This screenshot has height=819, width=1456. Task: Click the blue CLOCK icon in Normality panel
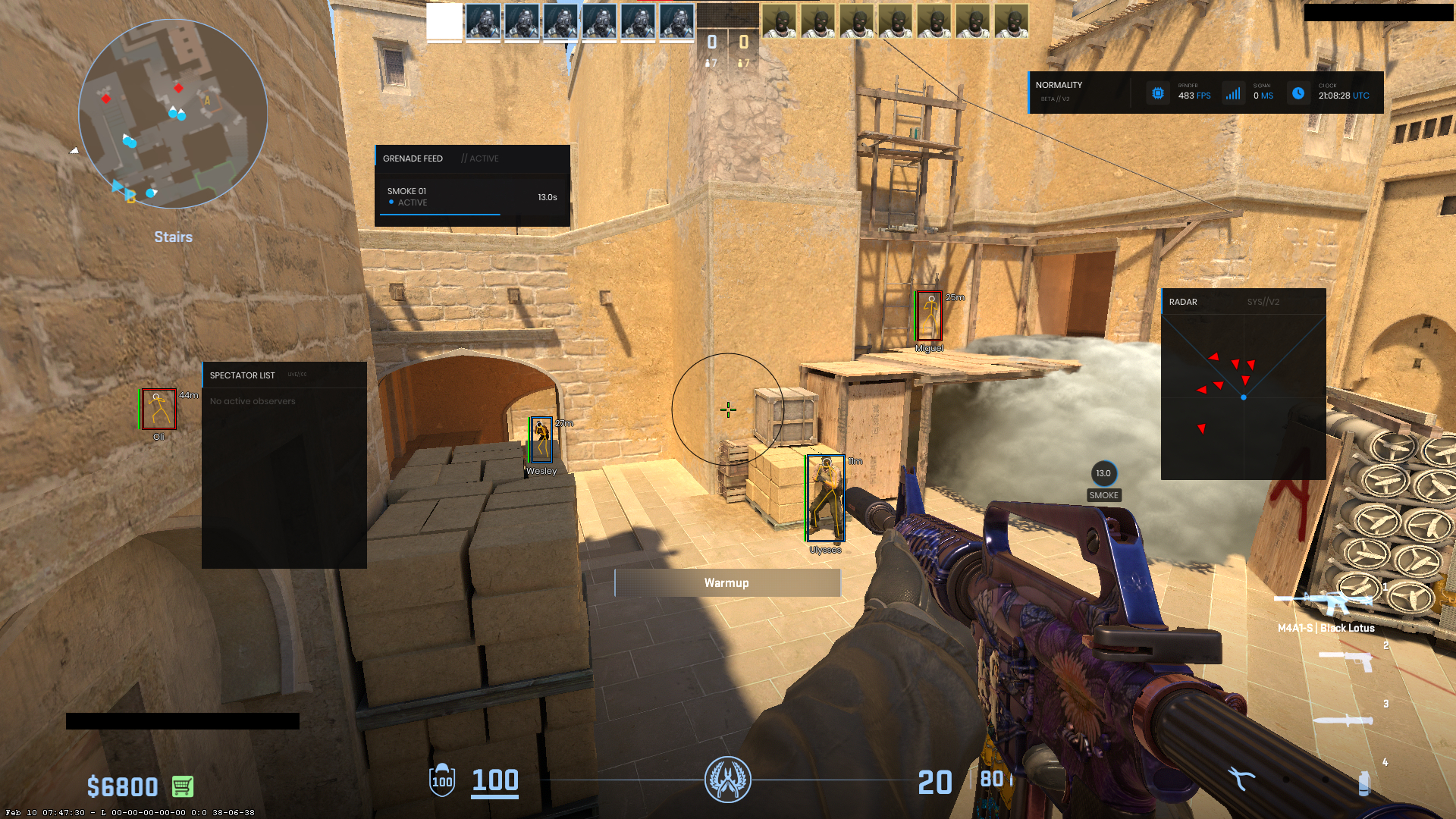[1299, 93]
